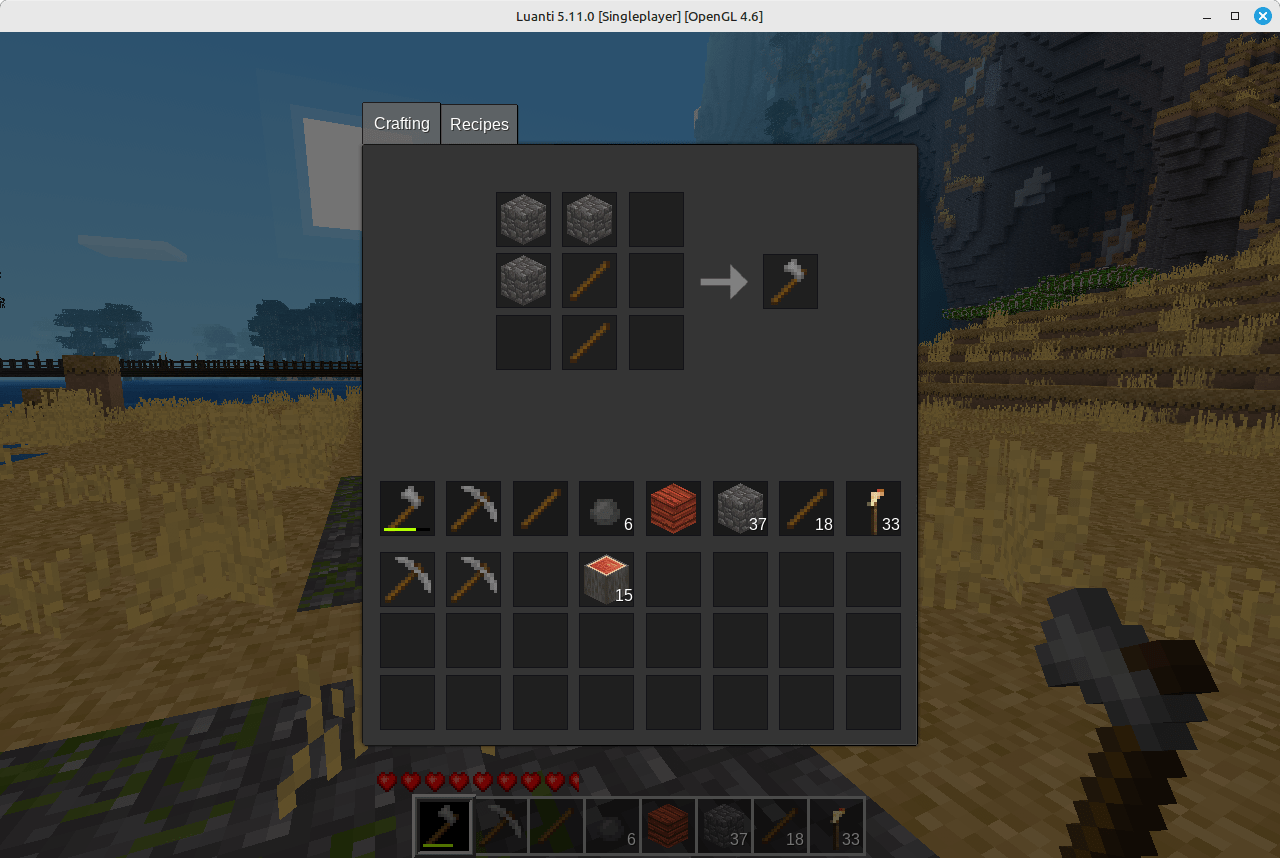Select the acacia wood planks block
This screenshot has width=1280, height=858.
[673, 508]
